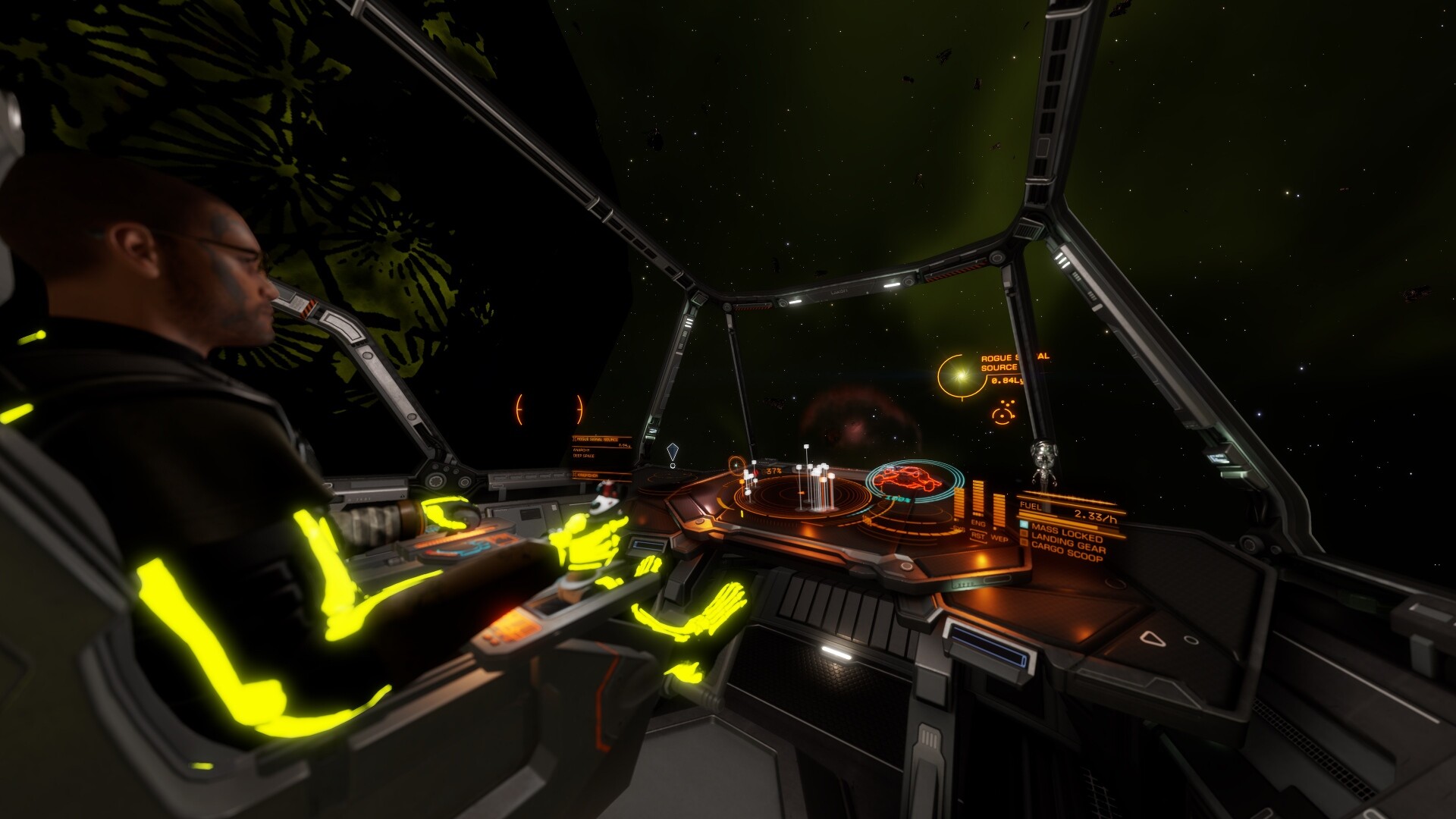
Task: Click the diamond waypoint marker above dashboard
Action: click(672, 452)
